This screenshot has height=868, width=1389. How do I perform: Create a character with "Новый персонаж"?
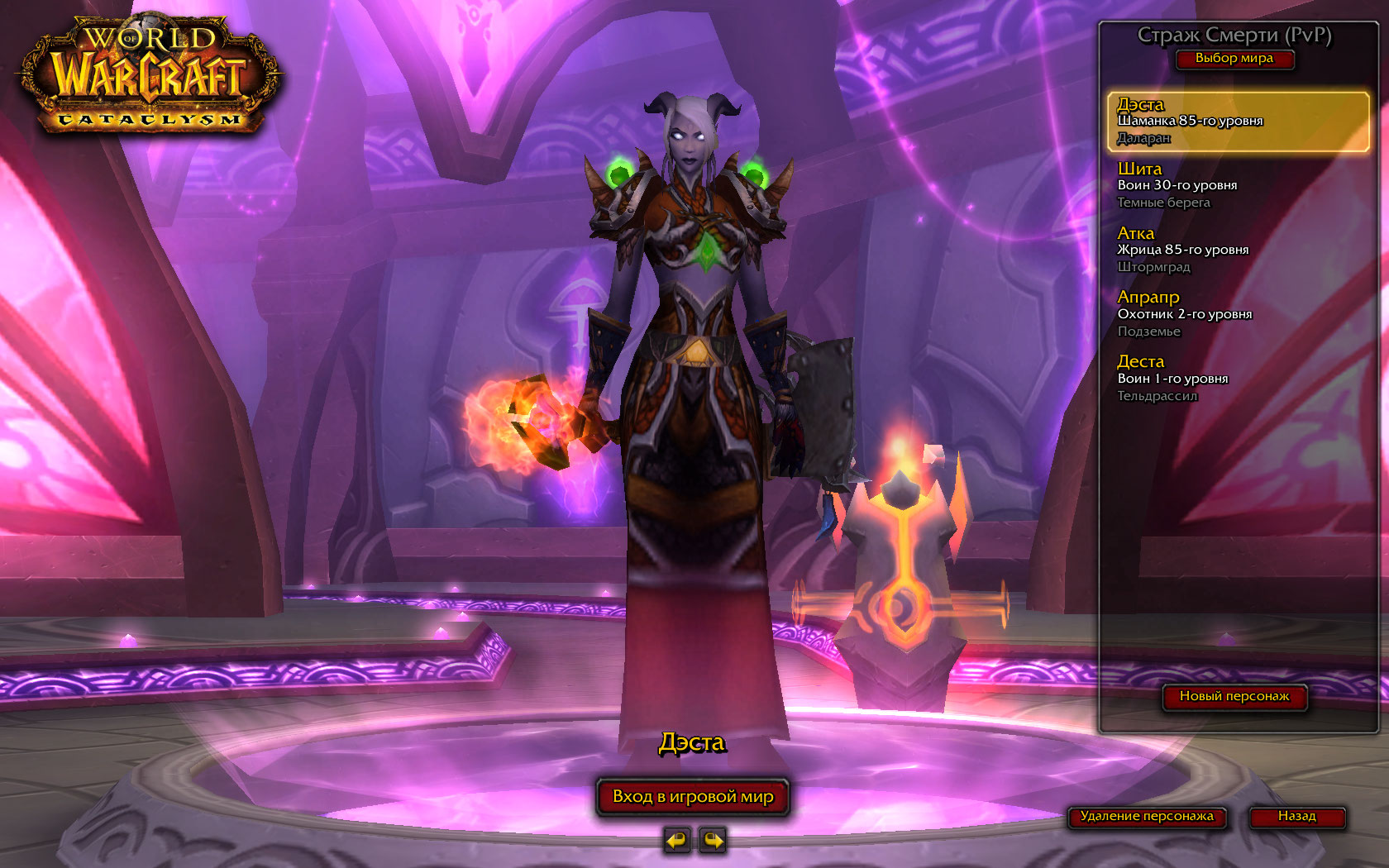point(1234,697)
